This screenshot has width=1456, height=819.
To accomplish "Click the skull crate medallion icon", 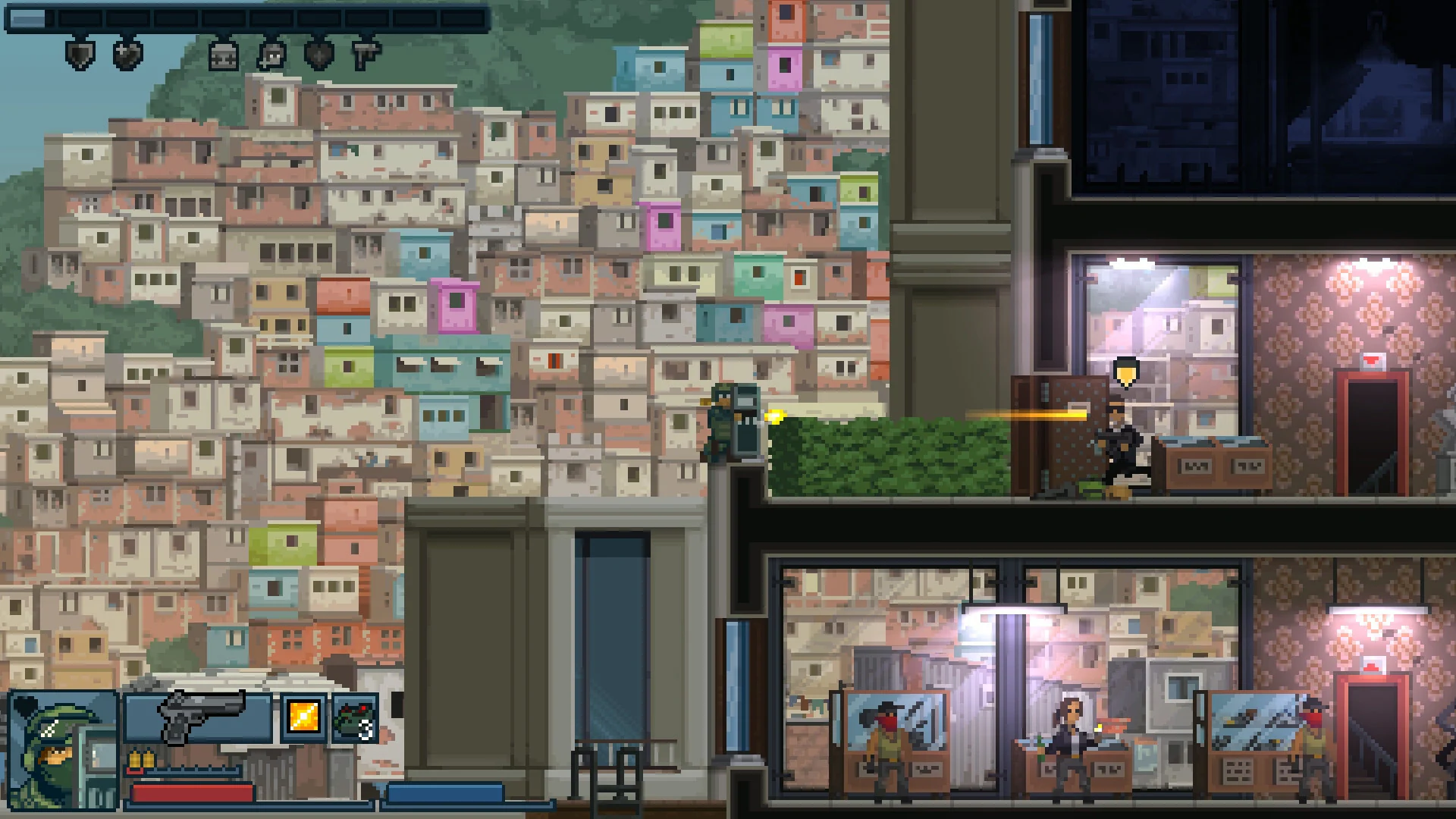I will pos(224,57).
